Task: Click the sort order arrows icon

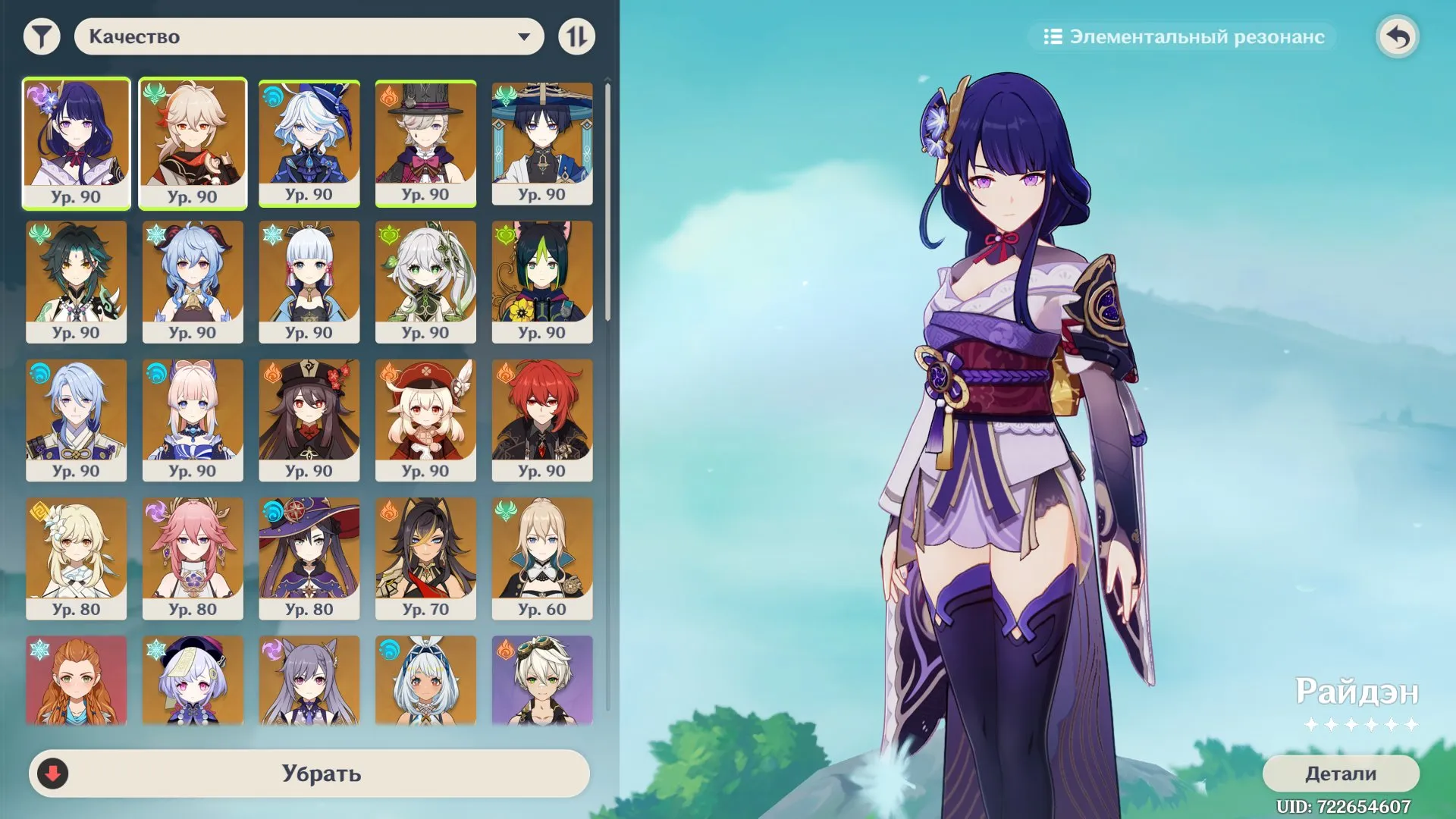Action: pyautogui.click(x=576, y=36)
